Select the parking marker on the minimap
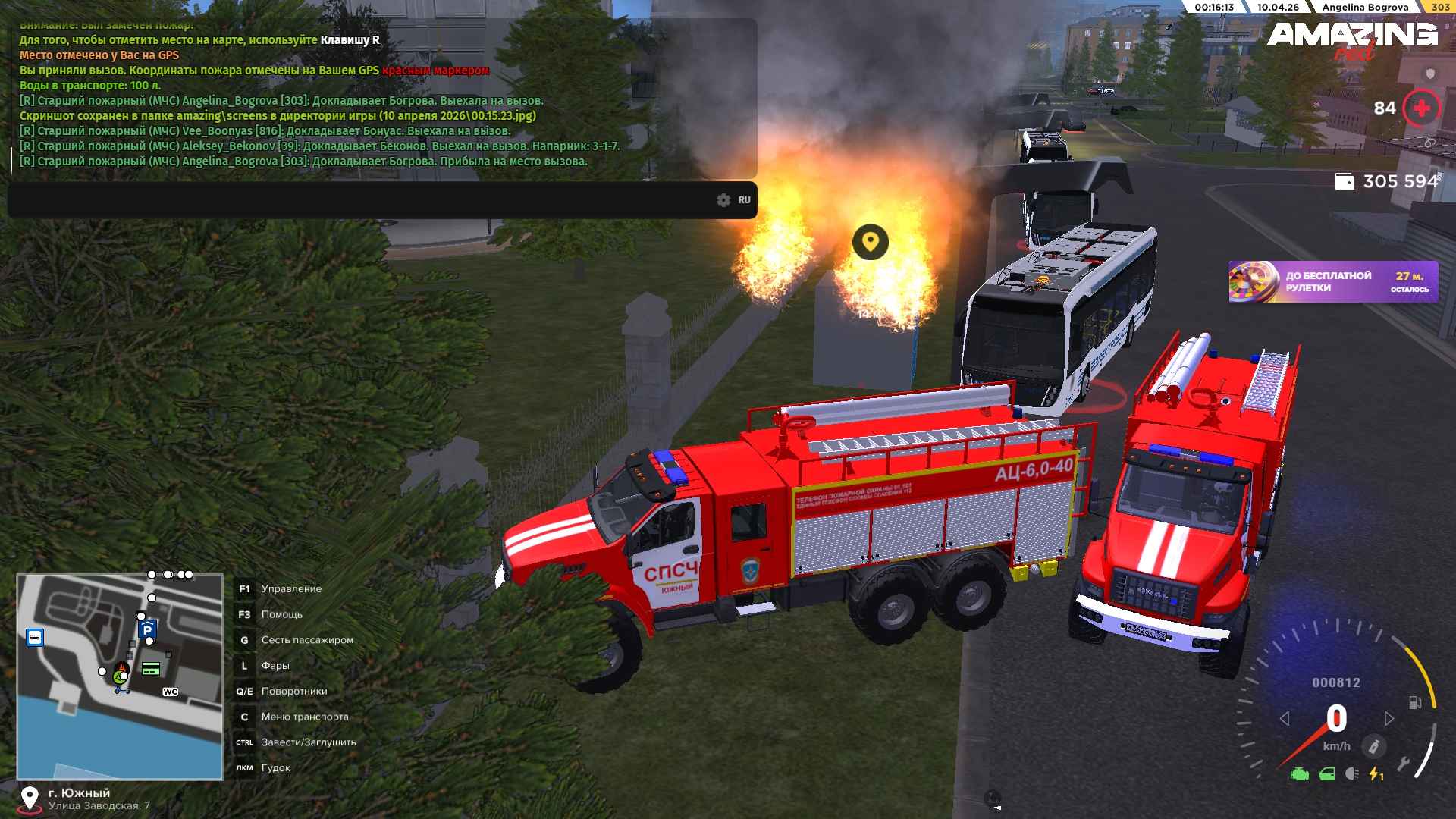 (x=147, y=629)
